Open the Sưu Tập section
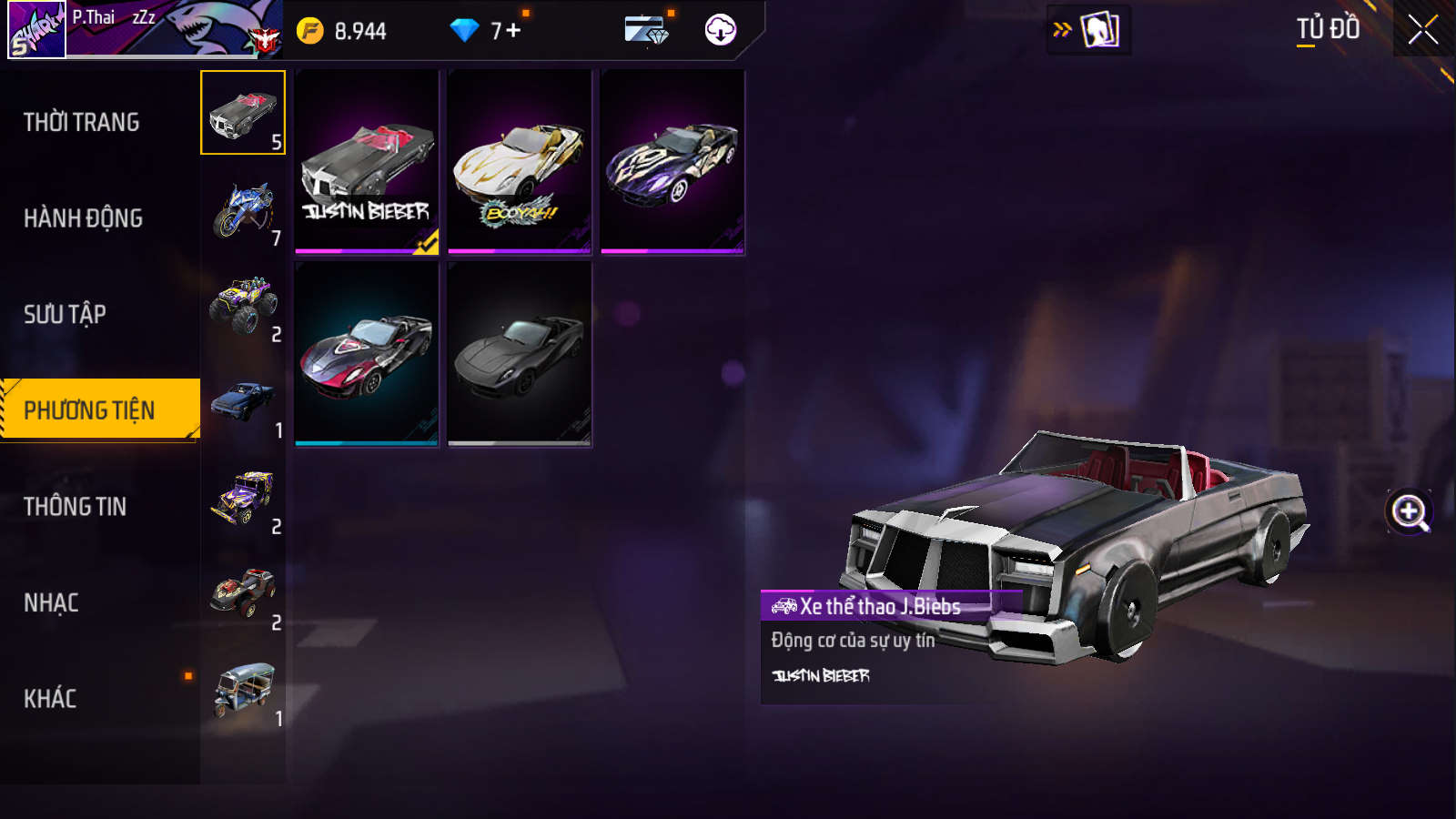The height and width of the screenshot is (819, 1456). (x=66, y=315)
